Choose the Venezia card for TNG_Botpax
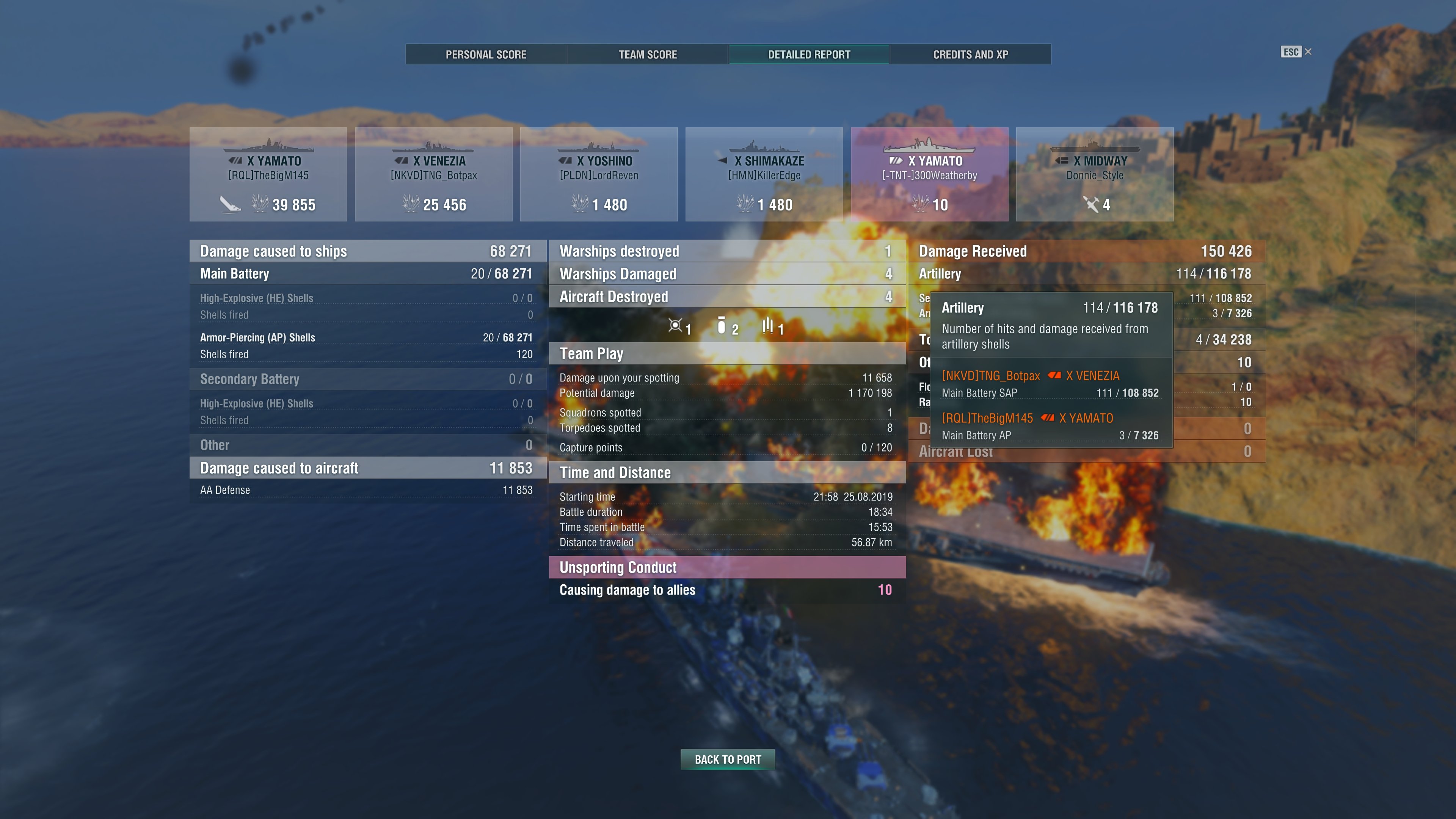 pos(433,174)
